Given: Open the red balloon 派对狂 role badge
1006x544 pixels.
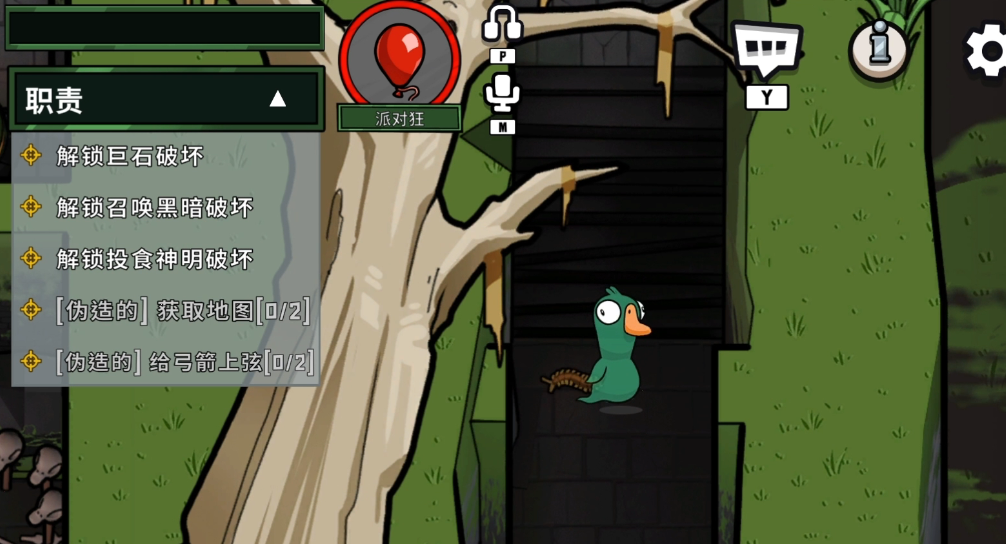Looking at the screenshot, I should pyautogui.click(x=399, y=58).
